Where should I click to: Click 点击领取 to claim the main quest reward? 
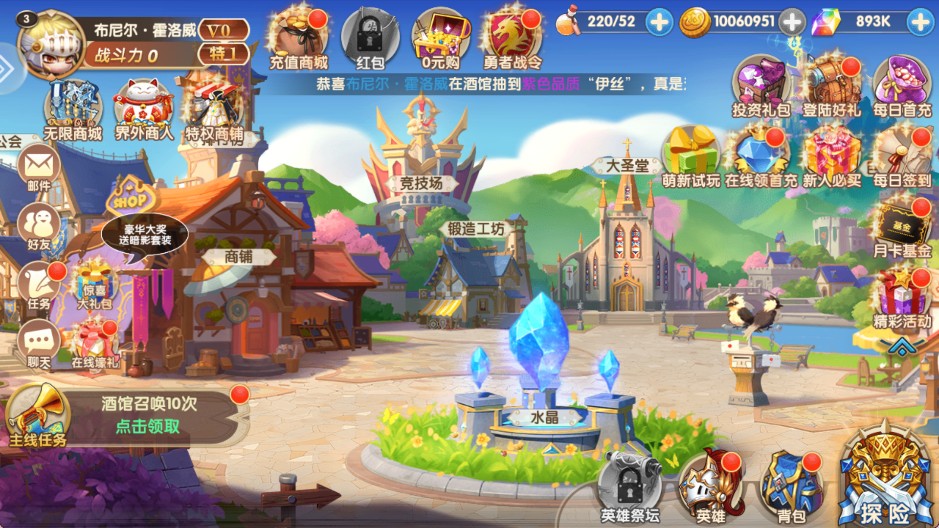(x=148, y=426)
